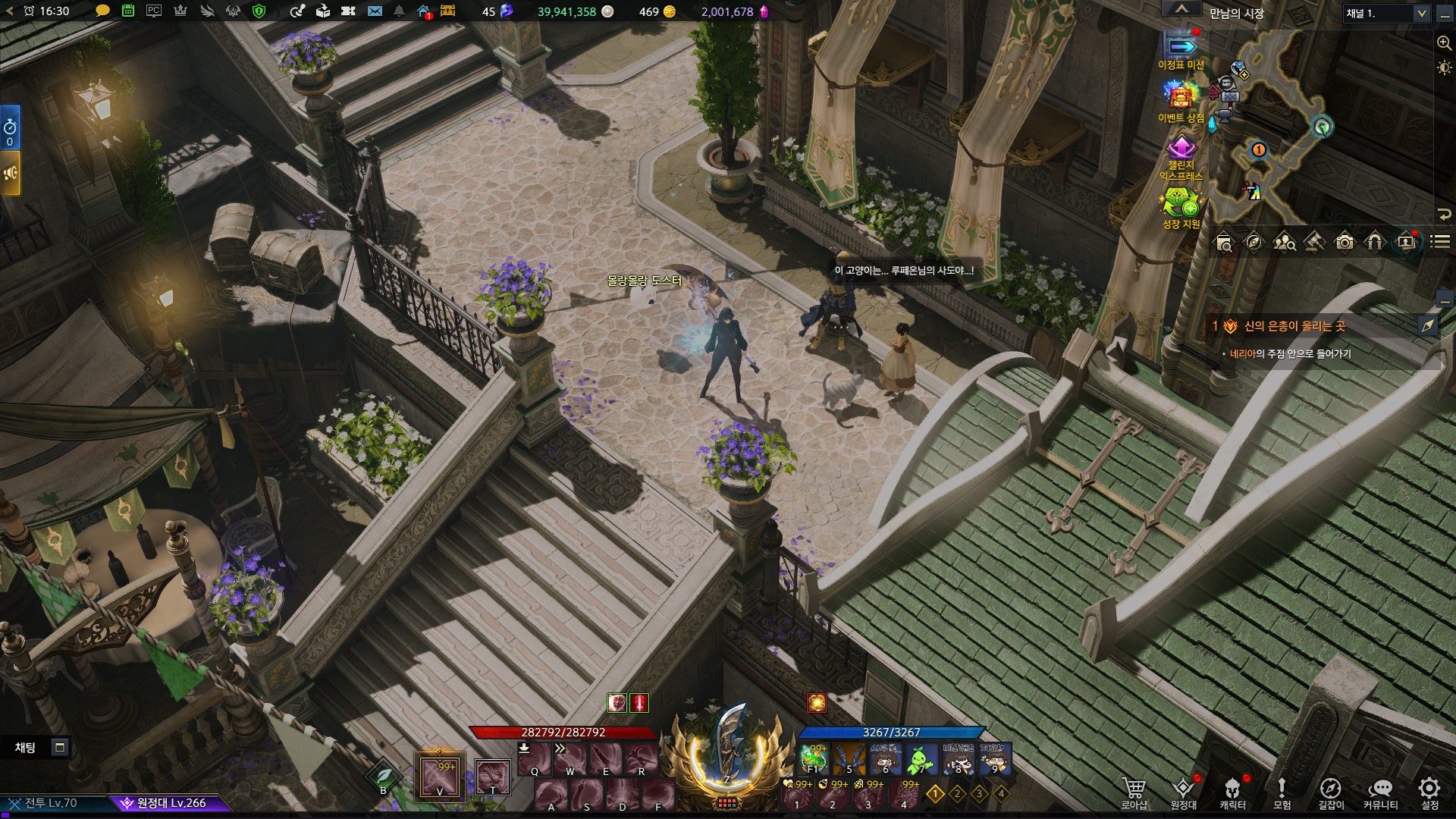The height and width of the screenshot is (819, 1456).
Task: Open the 커뮤니티 community menu
Action: click(x=1380, y=792)
